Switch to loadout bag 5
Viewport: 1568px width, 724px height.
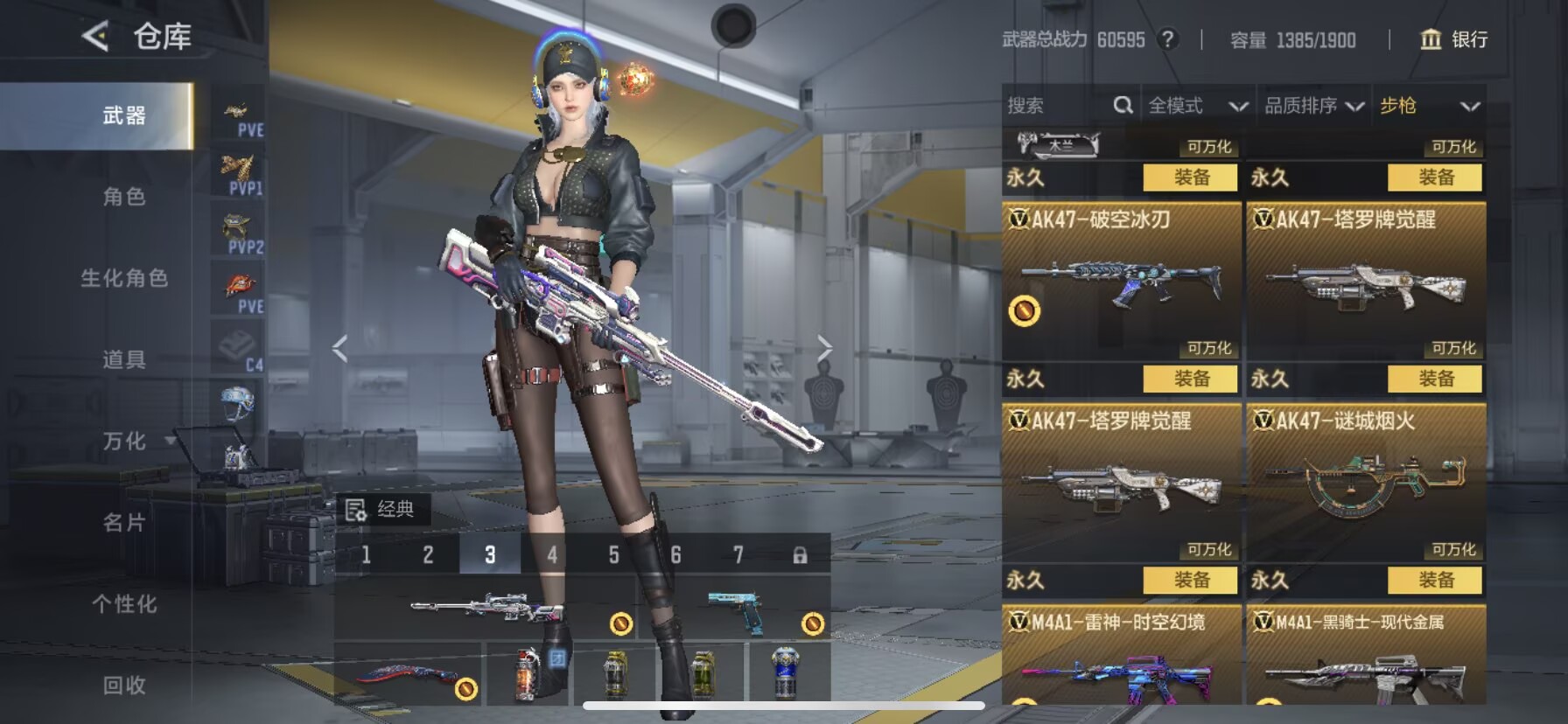(613, 554)
